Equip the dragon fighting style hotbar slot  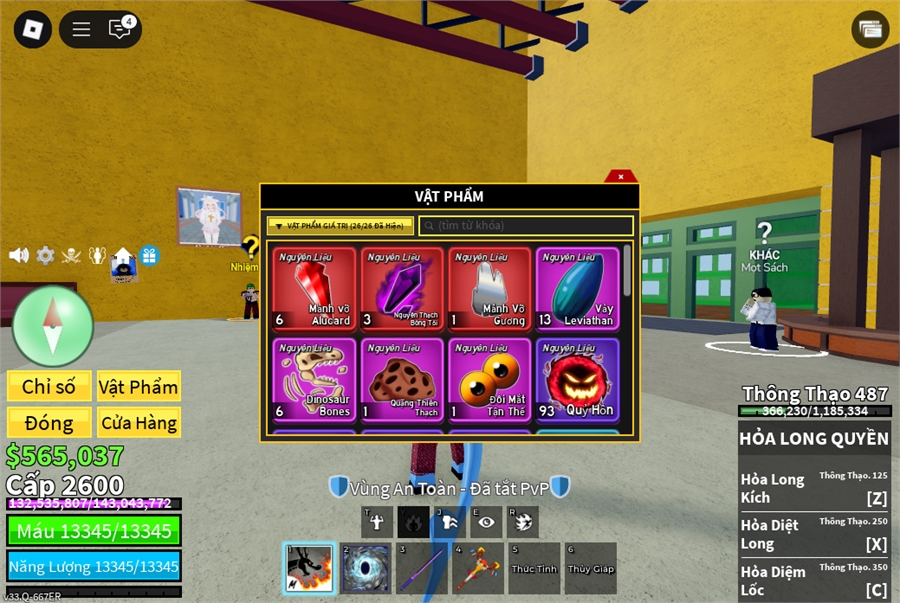point(308,568)
